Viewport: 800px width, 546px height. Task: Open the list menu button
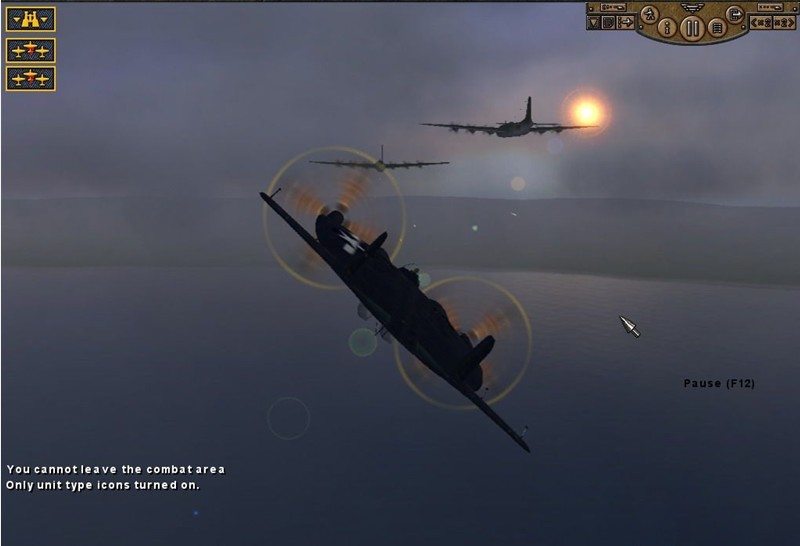click(x=716, y=27)
